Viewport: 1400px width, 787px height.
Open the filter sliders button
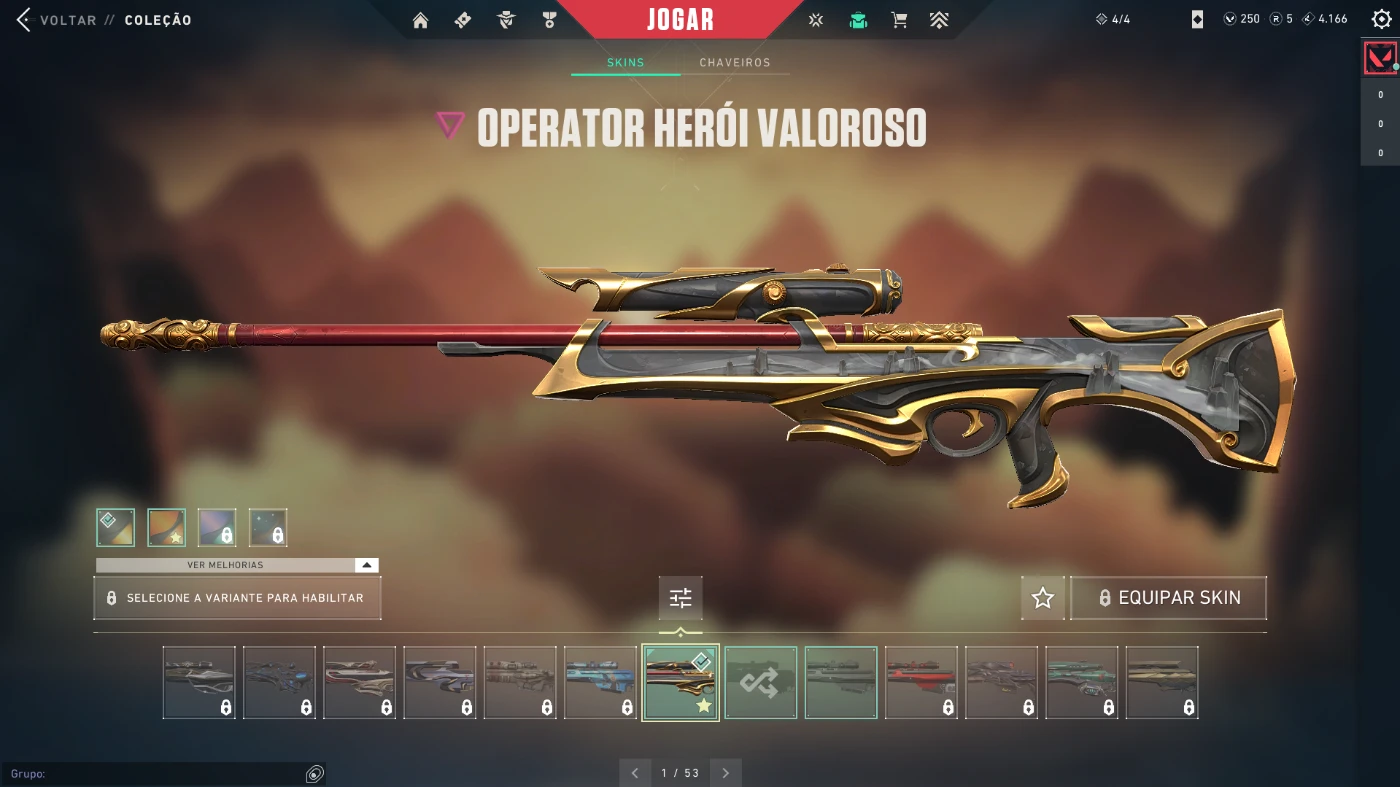pos(681,598)
